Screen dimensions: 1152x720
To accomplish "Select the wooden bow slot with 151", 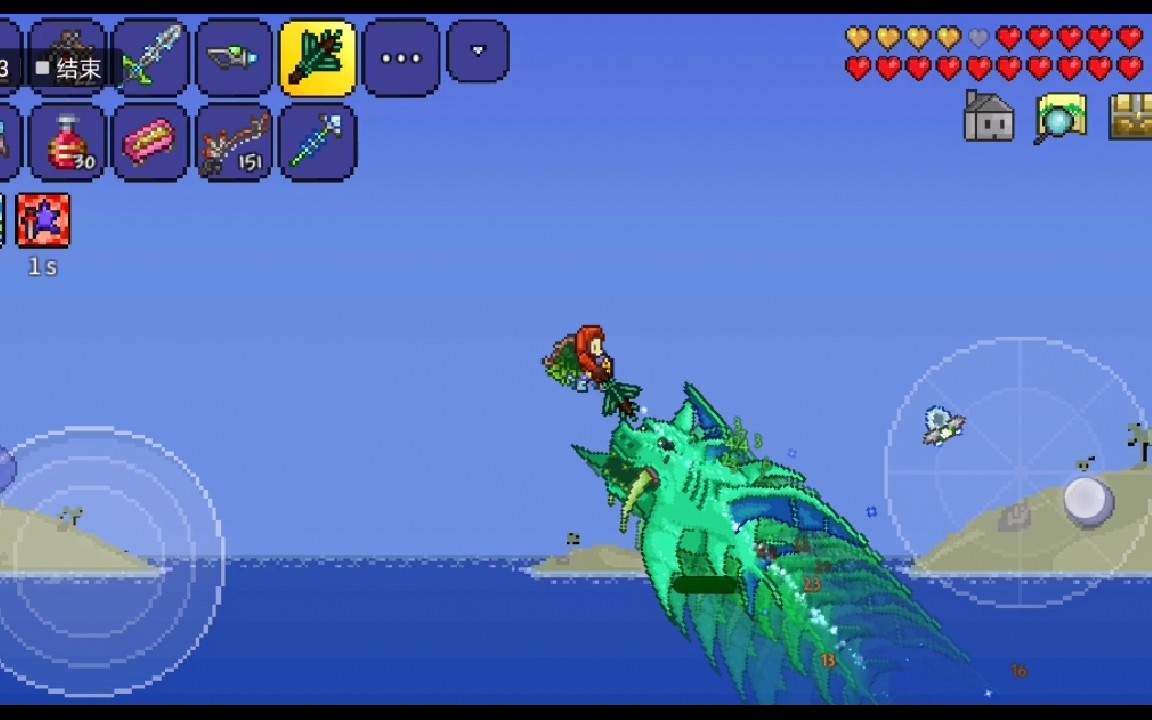I will pyautogui.click(x=234, y=142).
